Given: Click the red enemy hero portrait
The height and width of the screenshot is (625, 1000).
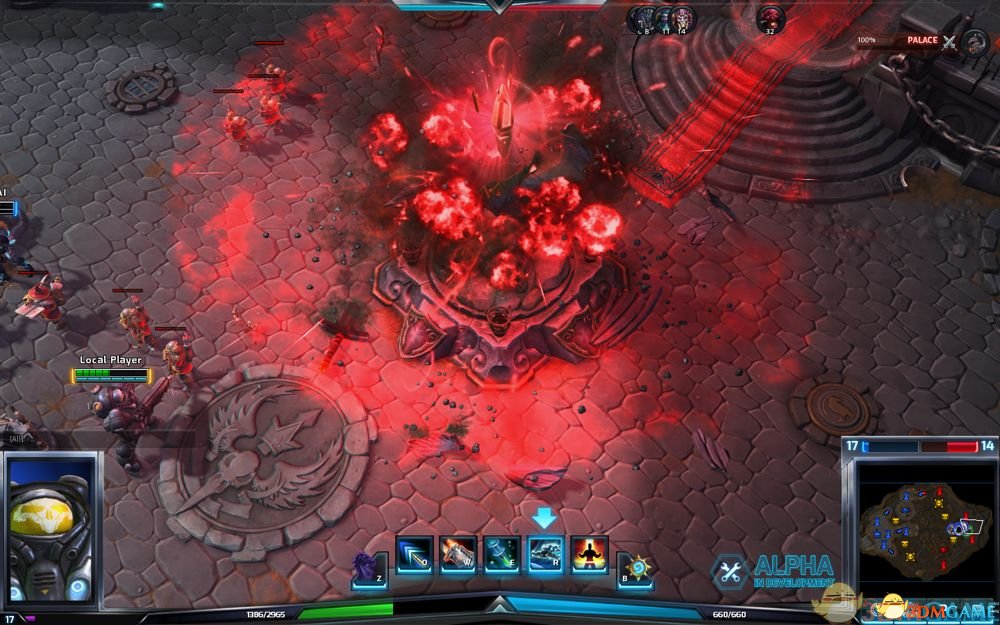Looking at the screenshot, I should point(769,17).
